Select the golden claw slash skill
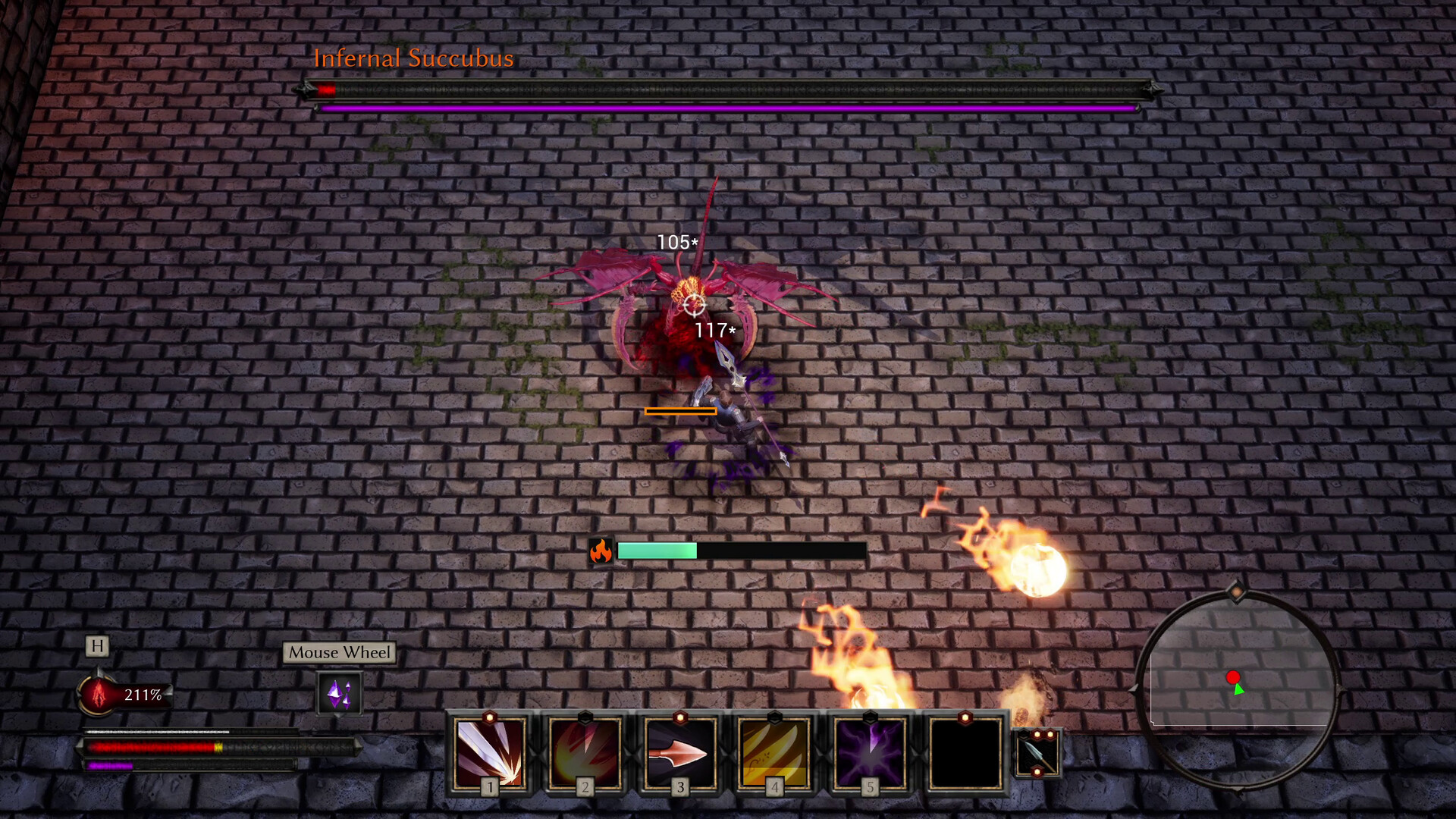 (774, 752)
